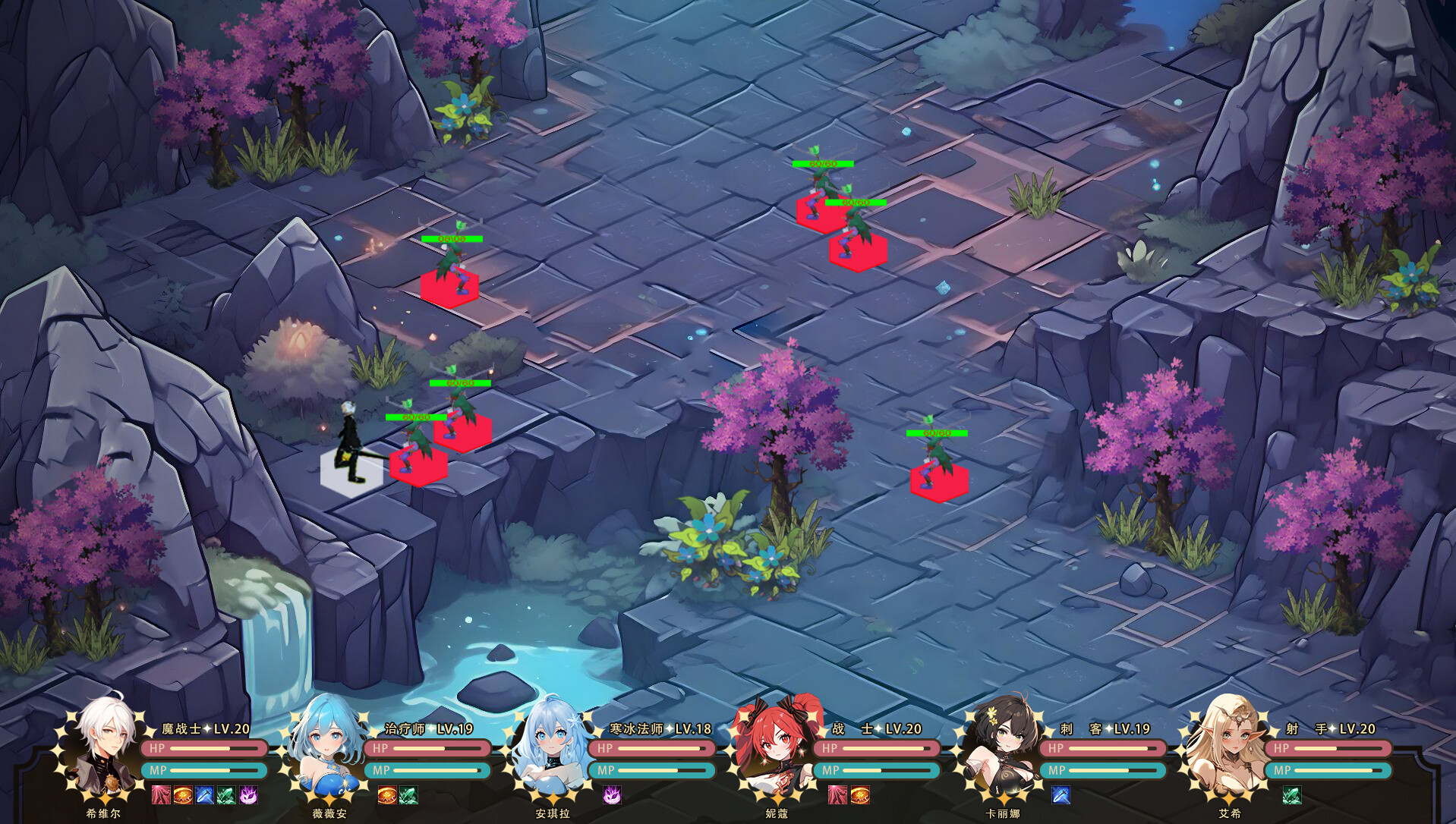Click 卡丽娜's MP bar
This screenshot has height=824, width=1456.
pos(1101,772)
